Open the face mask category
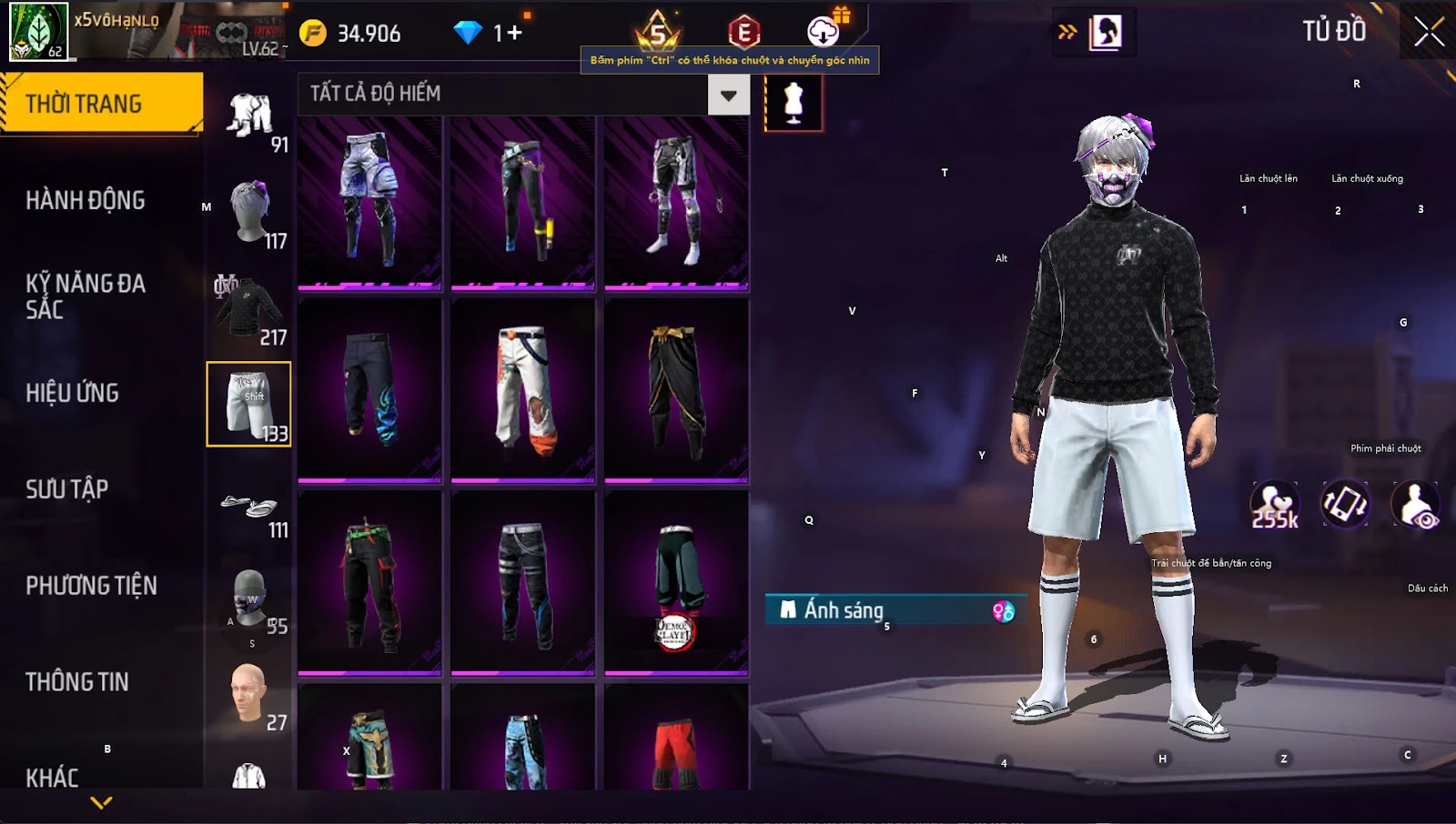 [x=249, y=600]
